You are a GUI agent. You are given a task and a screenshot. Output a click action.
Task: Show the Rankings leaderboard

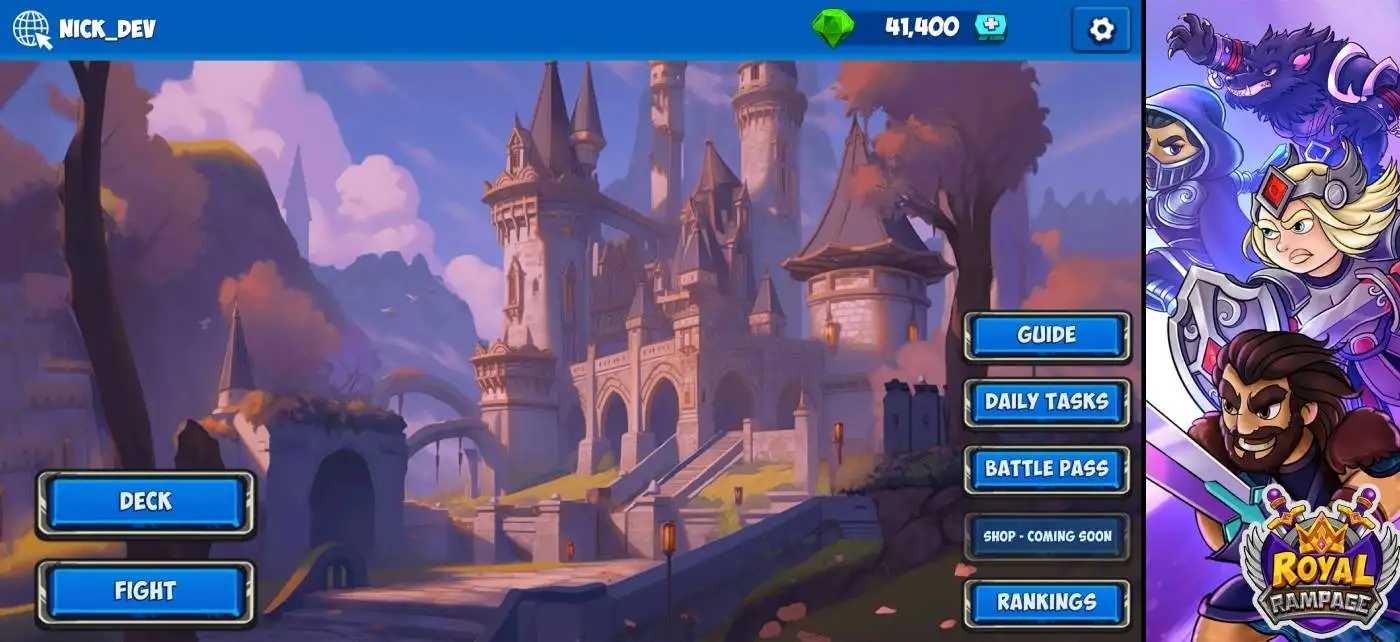click(1046, 602)
